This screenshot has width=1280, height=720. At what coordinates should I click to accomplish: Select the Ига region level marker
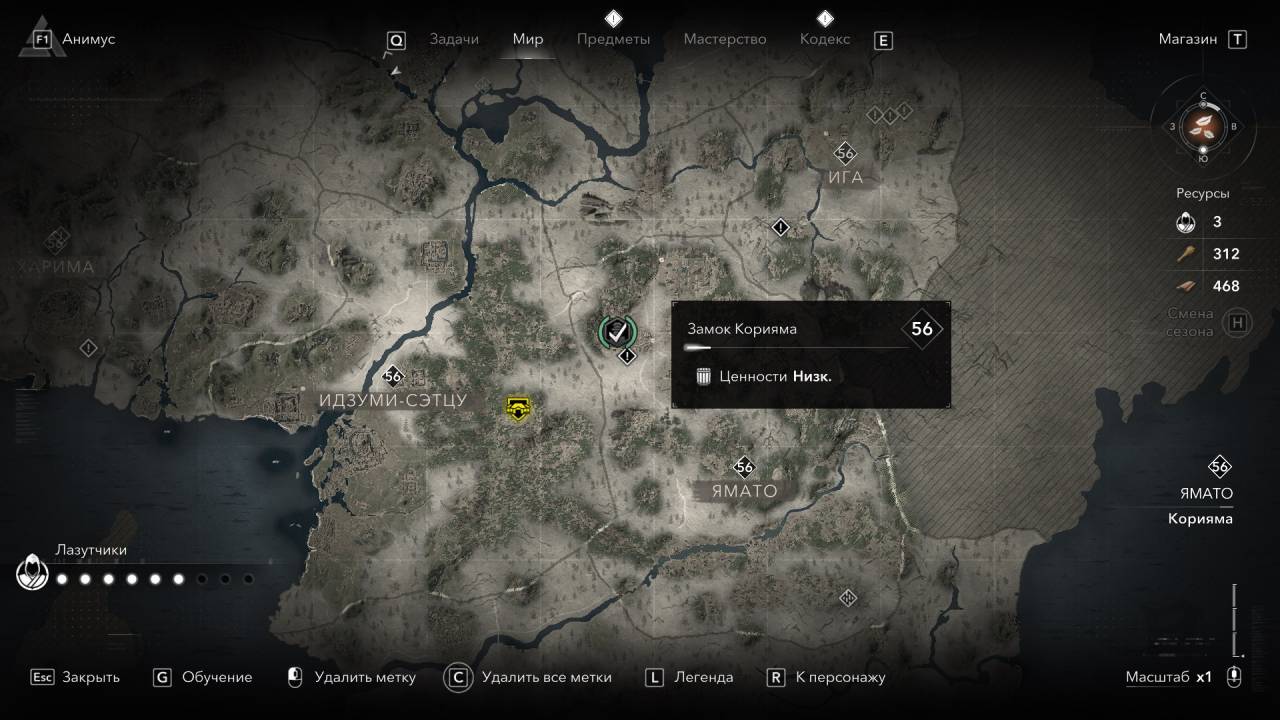point(846,154)
